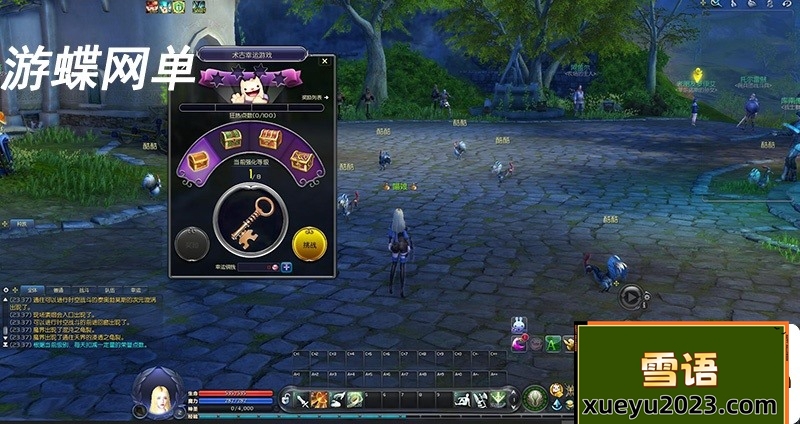The image size is (800, 424).
Task: Switch to the 普通 chat tab
Action: [x=58, y=290]
